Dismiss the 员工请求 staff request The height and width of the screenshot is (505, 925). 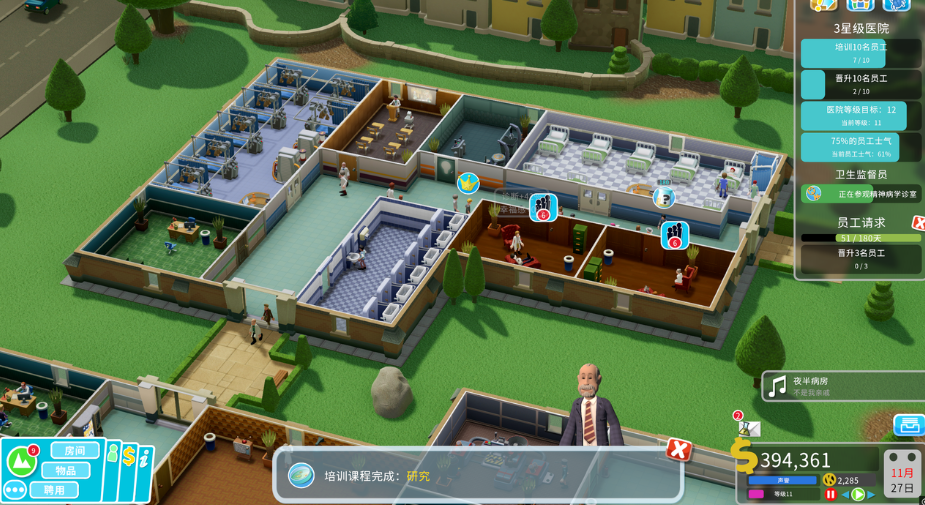[918, 222]
